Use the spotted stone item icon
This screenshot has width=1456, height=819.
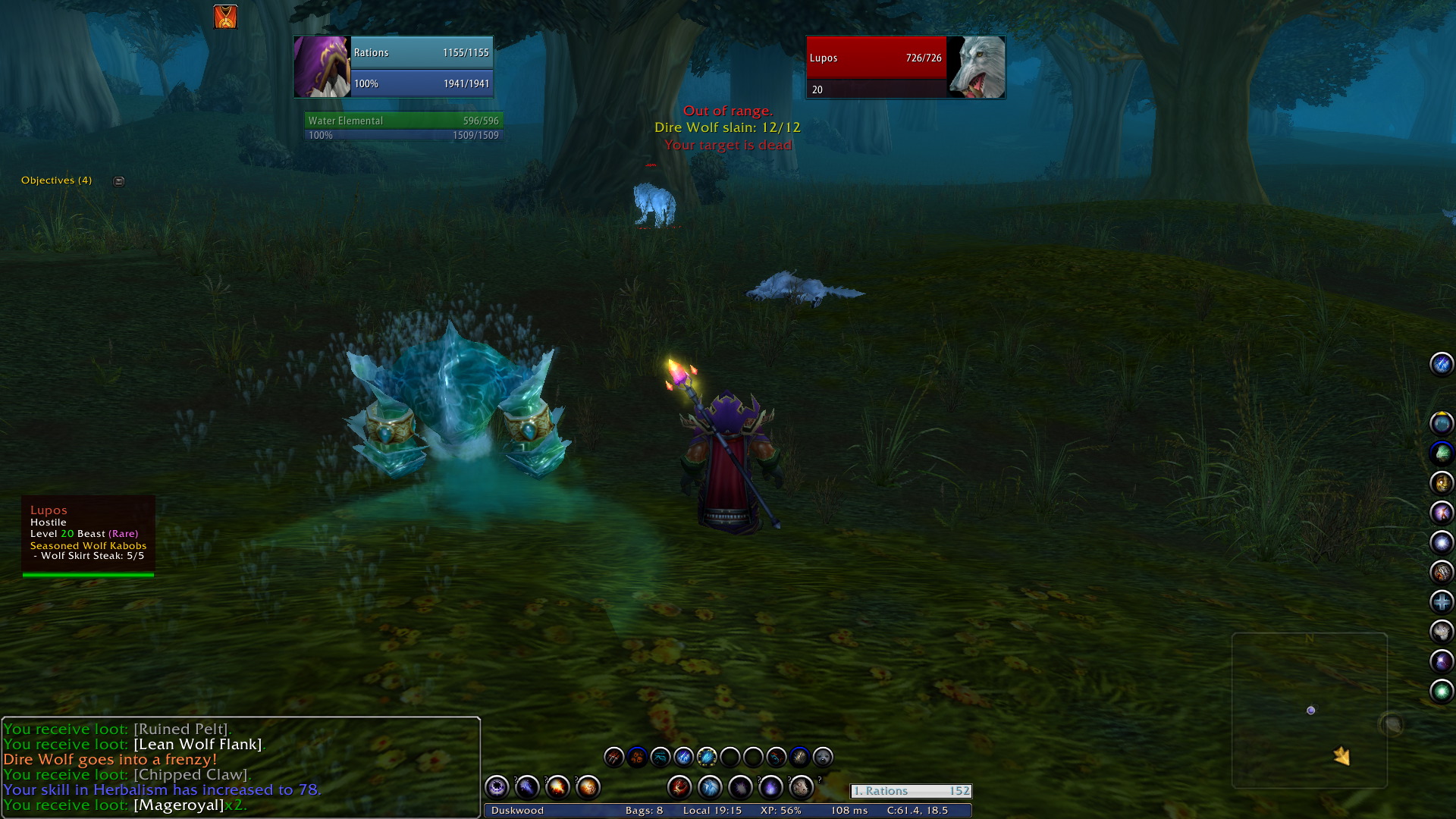point(801,787)
